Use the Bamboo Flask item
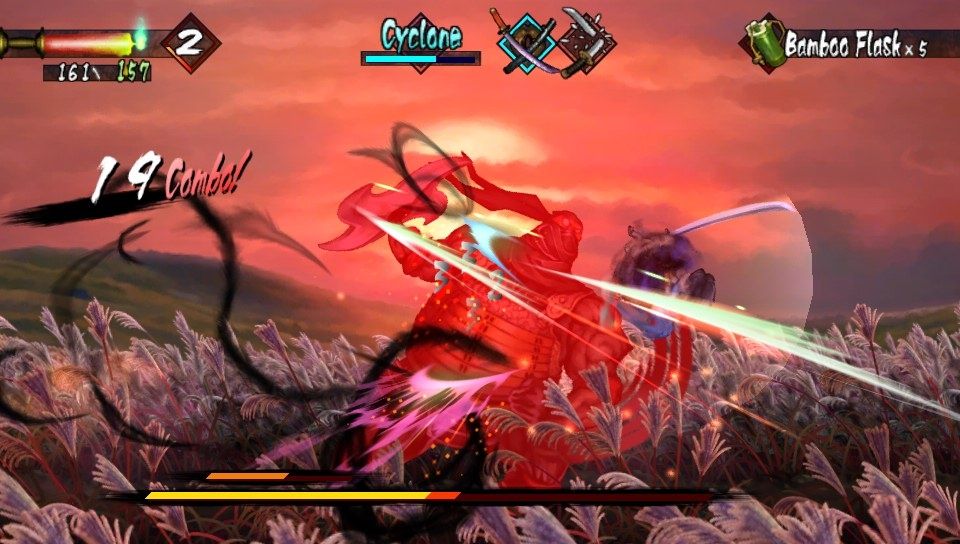This screenshot has height=544, width=960. (x=766, y=44)
